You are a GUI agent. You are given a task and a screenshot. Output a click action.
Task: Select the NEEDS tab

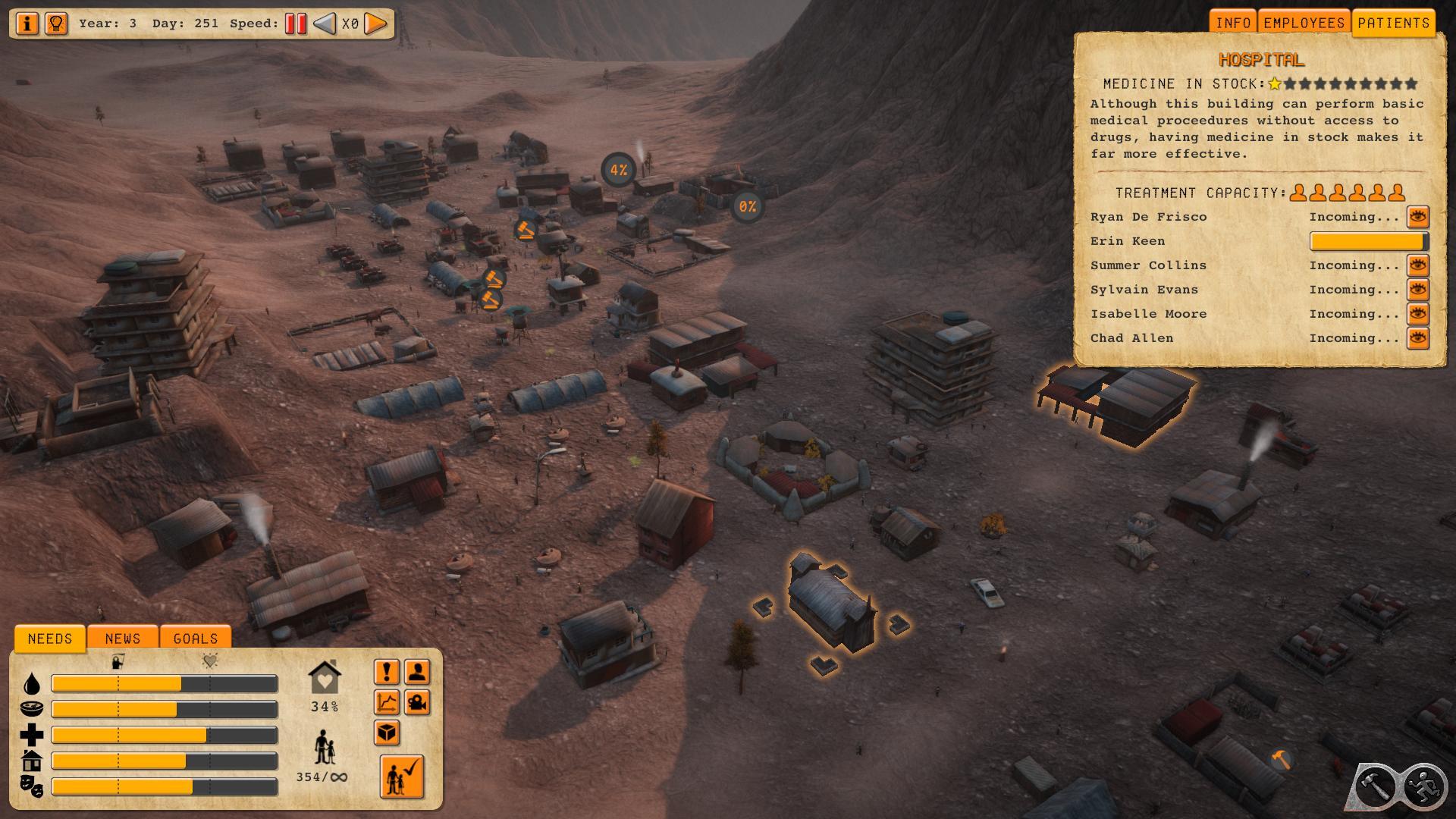[x=50, y=639]
